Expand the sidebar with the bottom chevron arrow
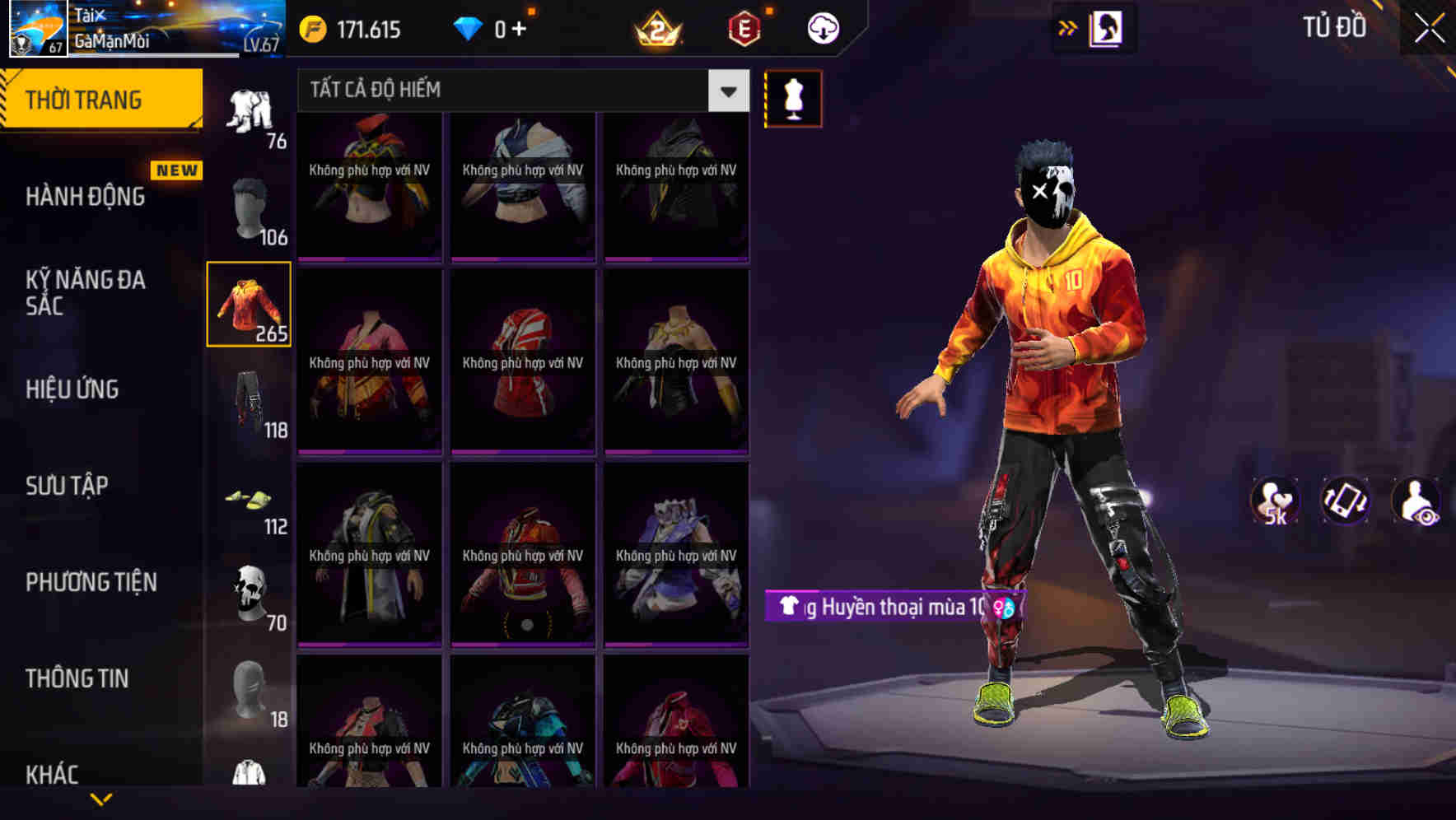Image resolution: width=1456 pixels, height=820 pixels. [100, 797]
